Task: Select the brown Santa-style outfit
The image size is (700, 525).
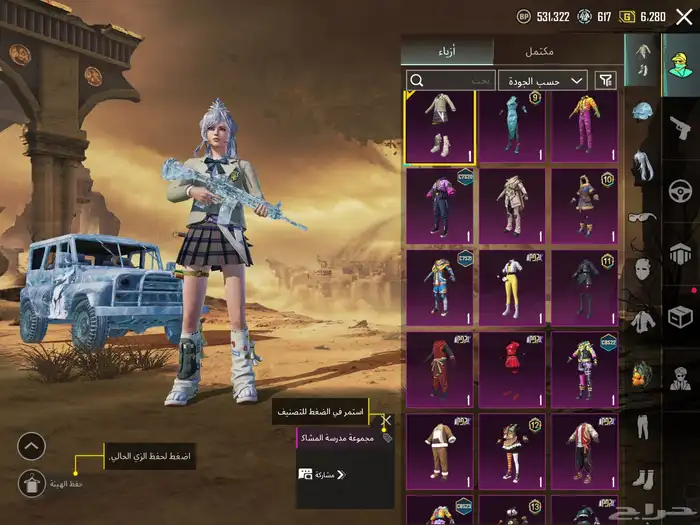Action: pyautogui.click(x=440, y=449)
